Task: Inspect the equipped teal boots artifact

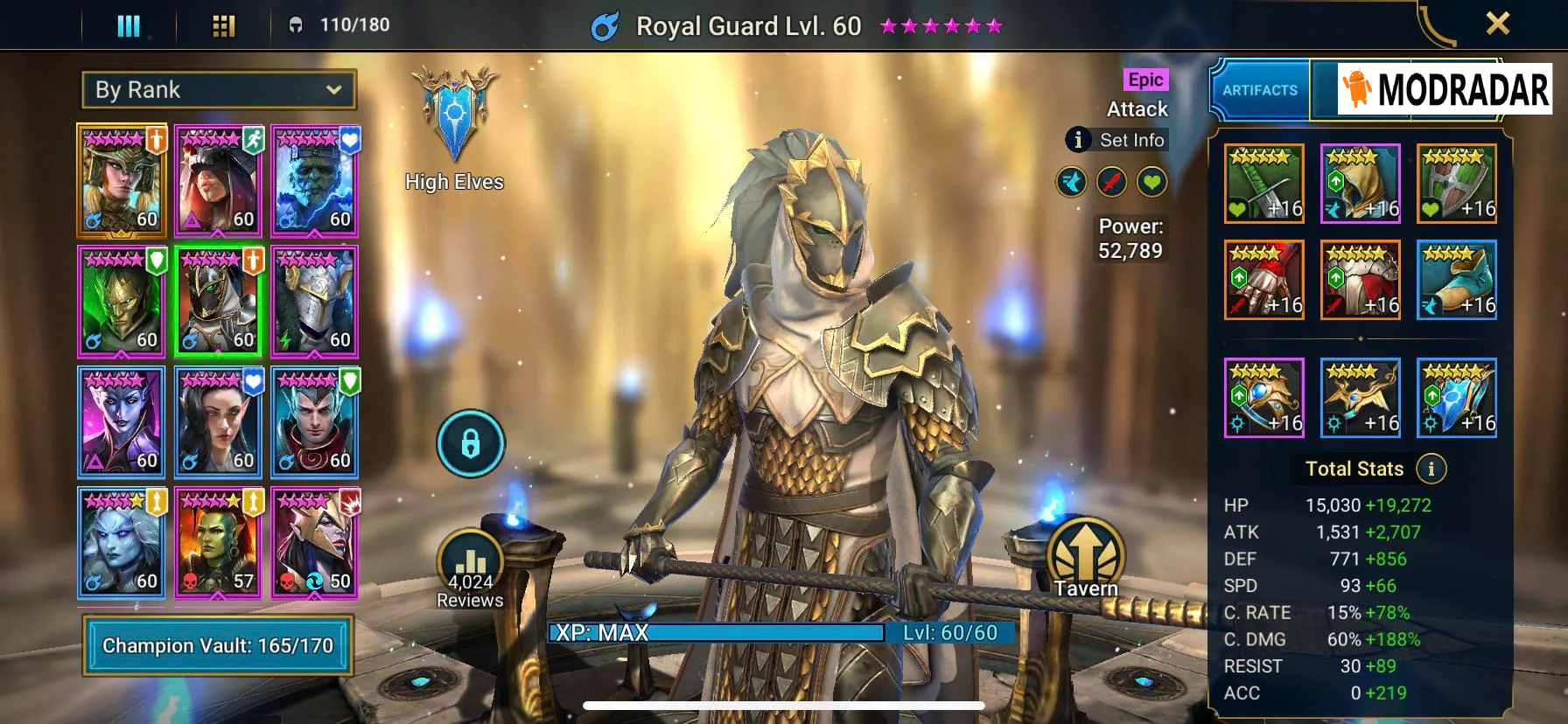Action: coord(1456,280)
